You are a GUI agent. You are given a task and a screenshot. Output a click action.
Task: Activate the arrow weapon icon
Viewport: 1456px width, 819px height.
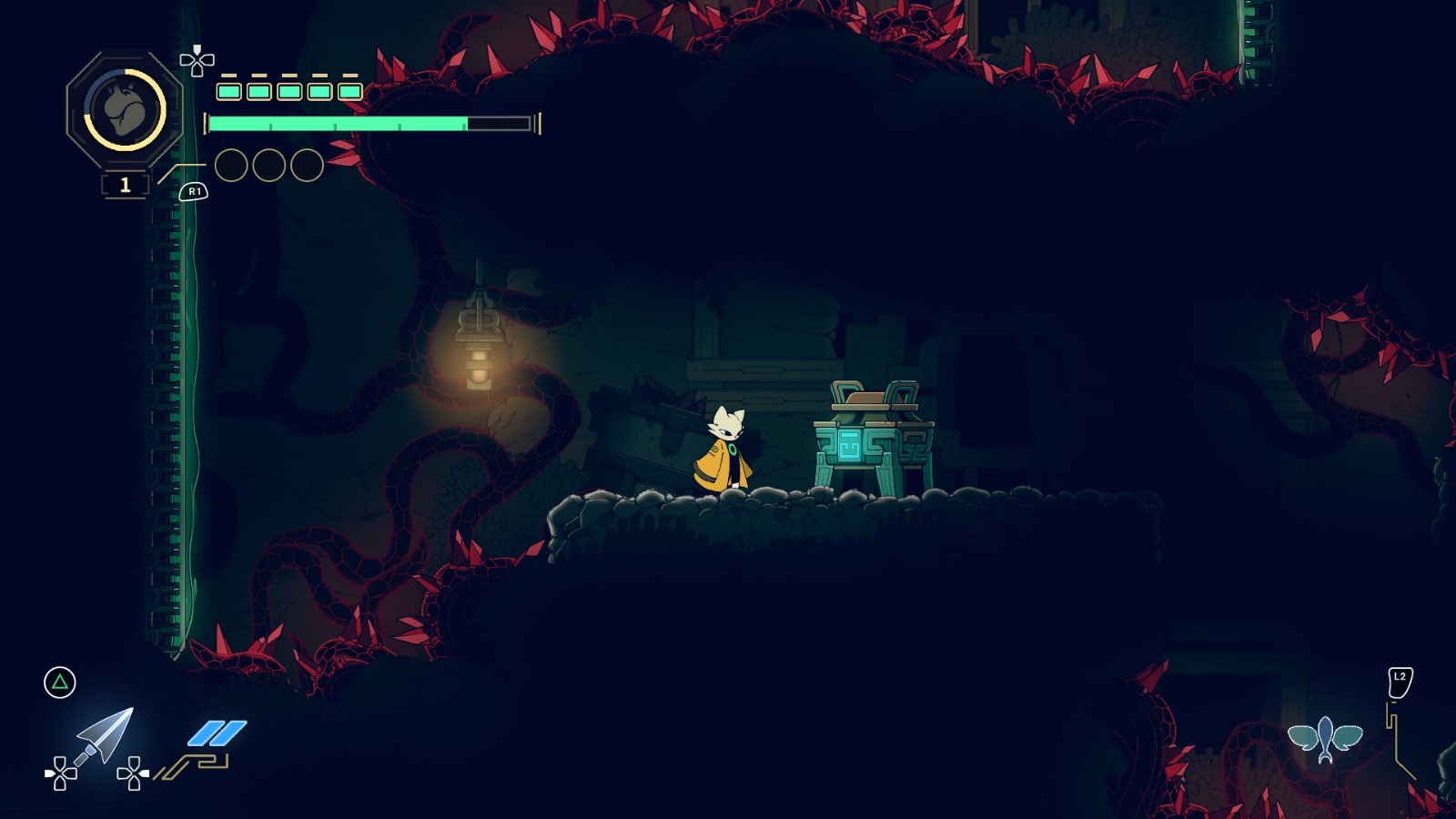[x=105, y=736]
